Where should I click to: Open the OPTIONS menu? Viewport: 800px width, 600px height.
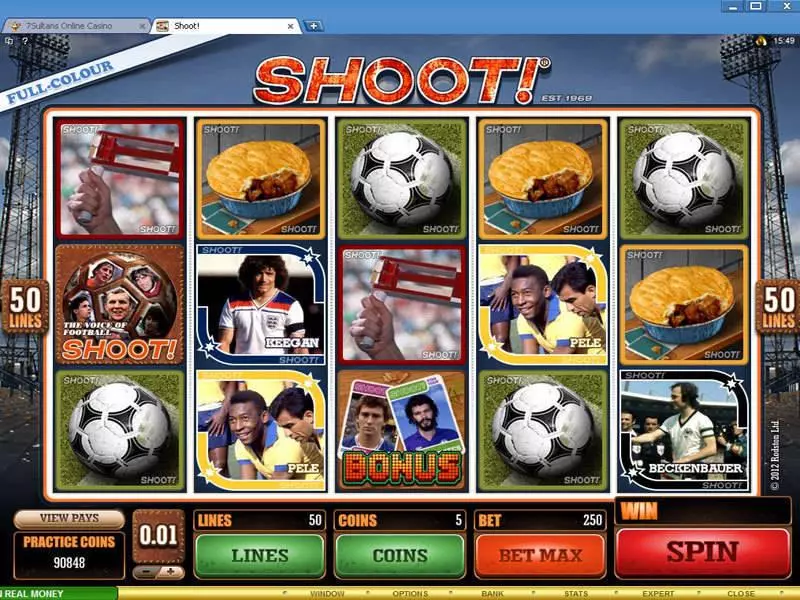coord(410,593)
